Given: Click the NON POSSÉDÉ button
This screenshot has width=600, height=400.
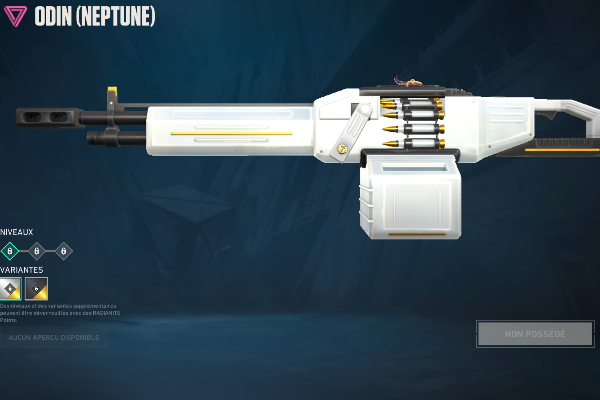Looking at the screenshot, I should pyautogui.click(x=535, y=333).
